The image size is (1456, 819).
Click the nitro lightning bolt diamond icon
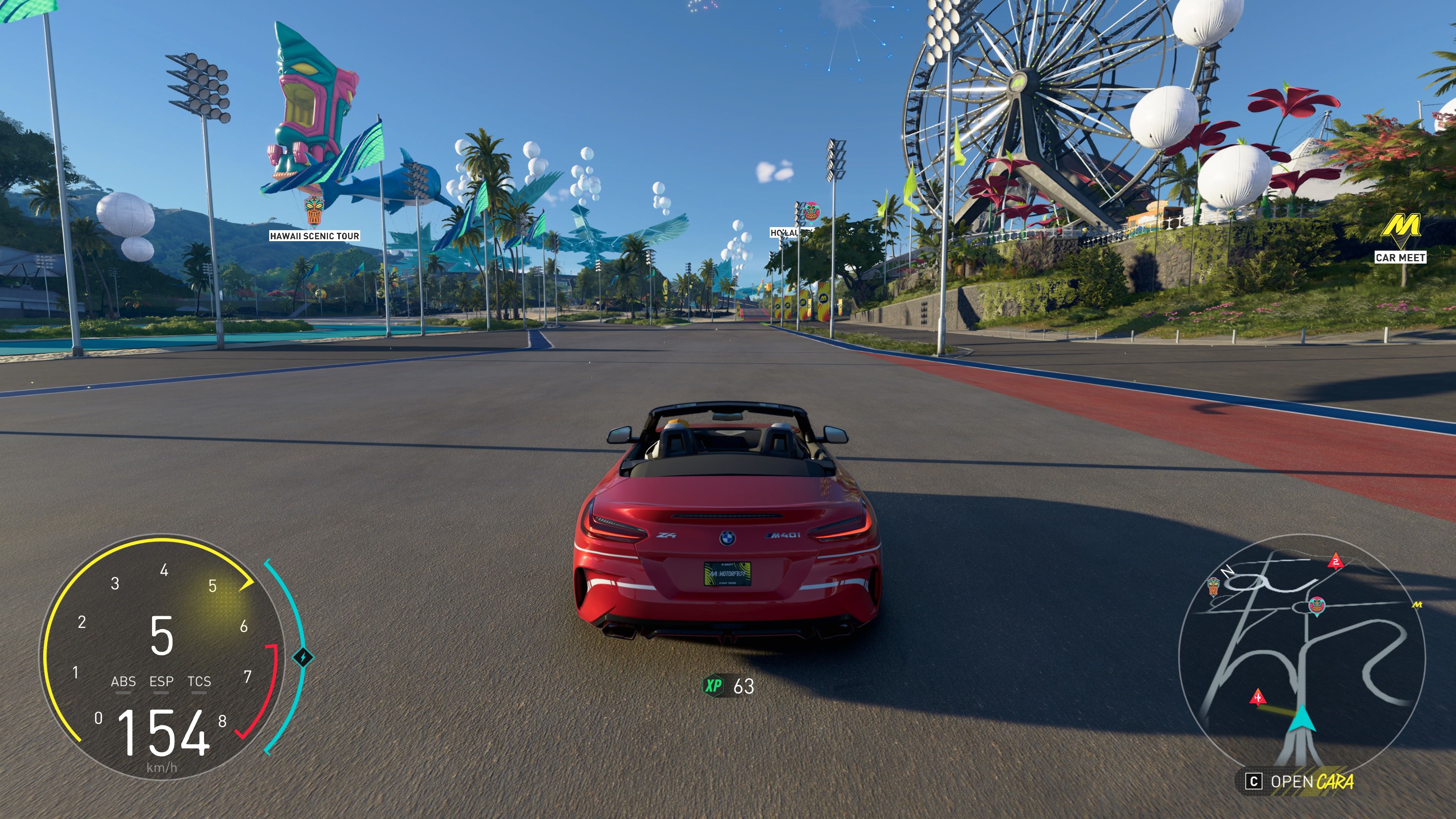(x=303, y=657)
